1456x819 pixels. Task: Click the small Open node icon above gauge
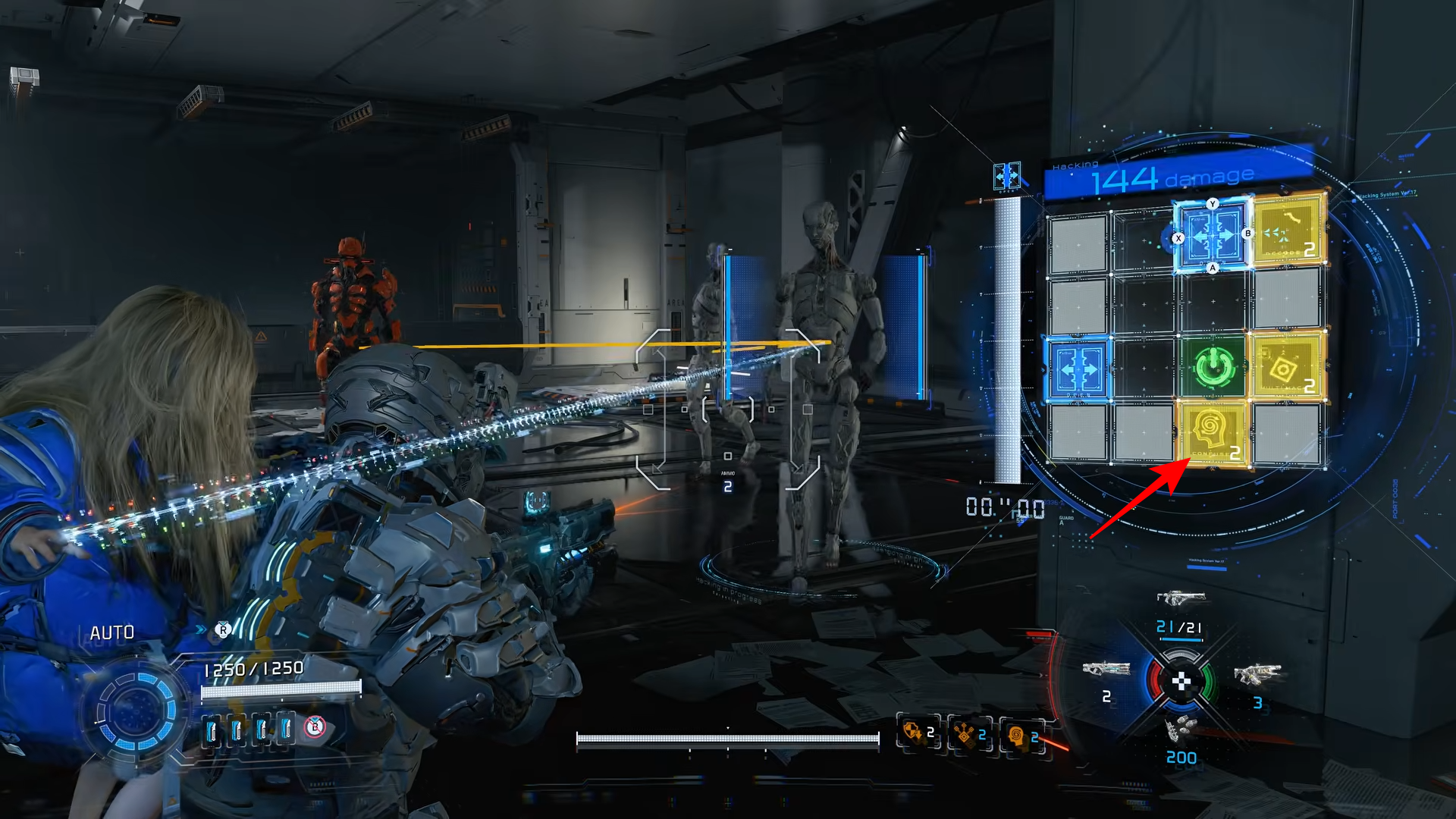pos(1006,177)
